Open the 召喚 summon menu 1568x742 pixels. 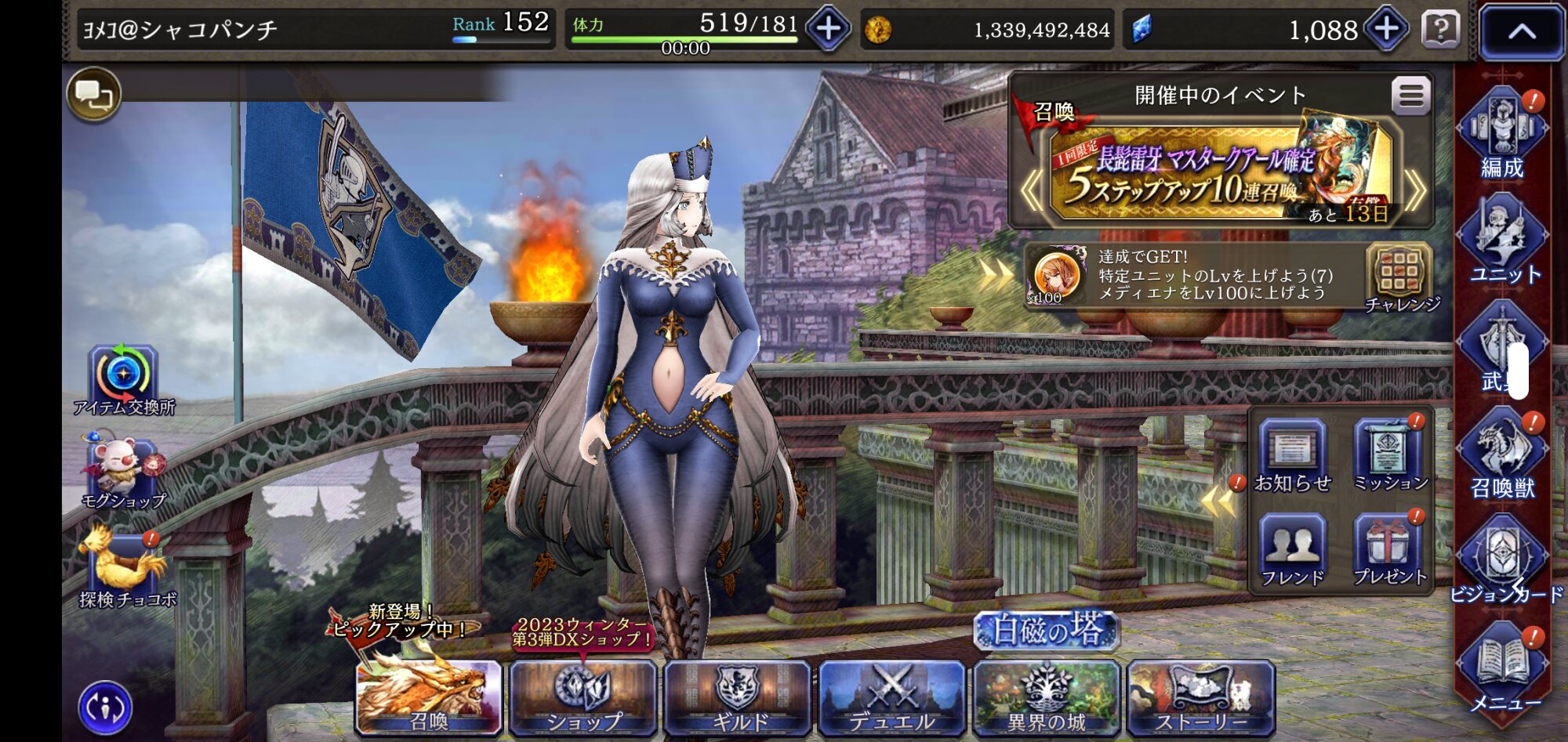point(429,697)
